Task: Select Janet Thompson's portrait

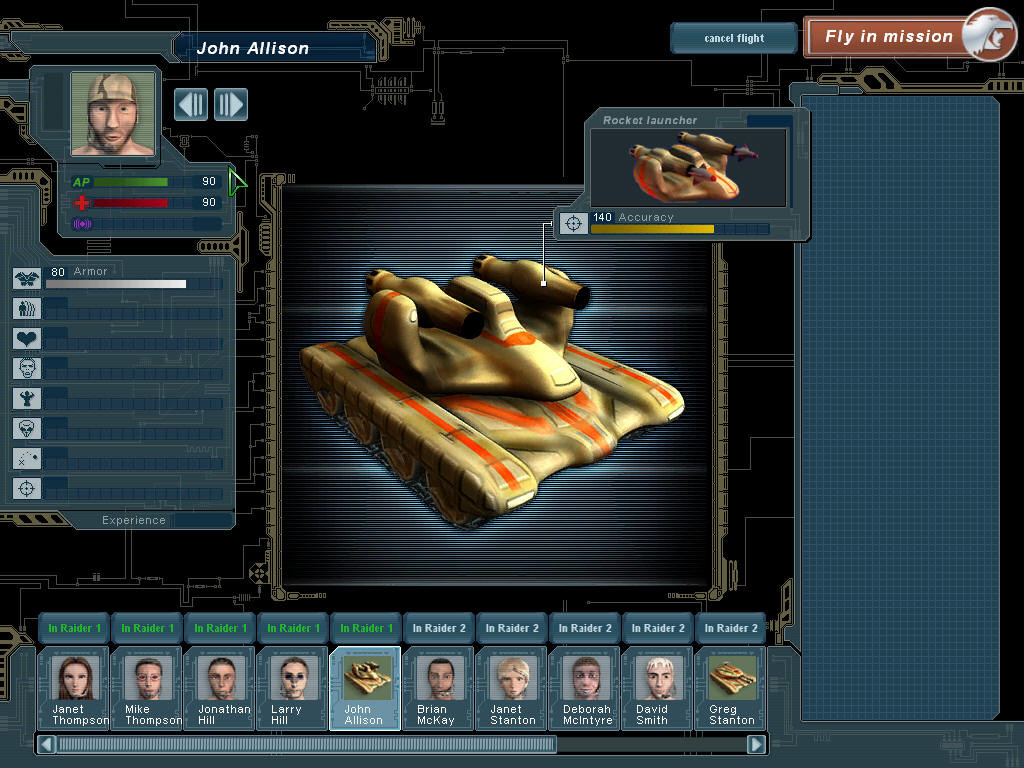Action: [x=73, y=687]
